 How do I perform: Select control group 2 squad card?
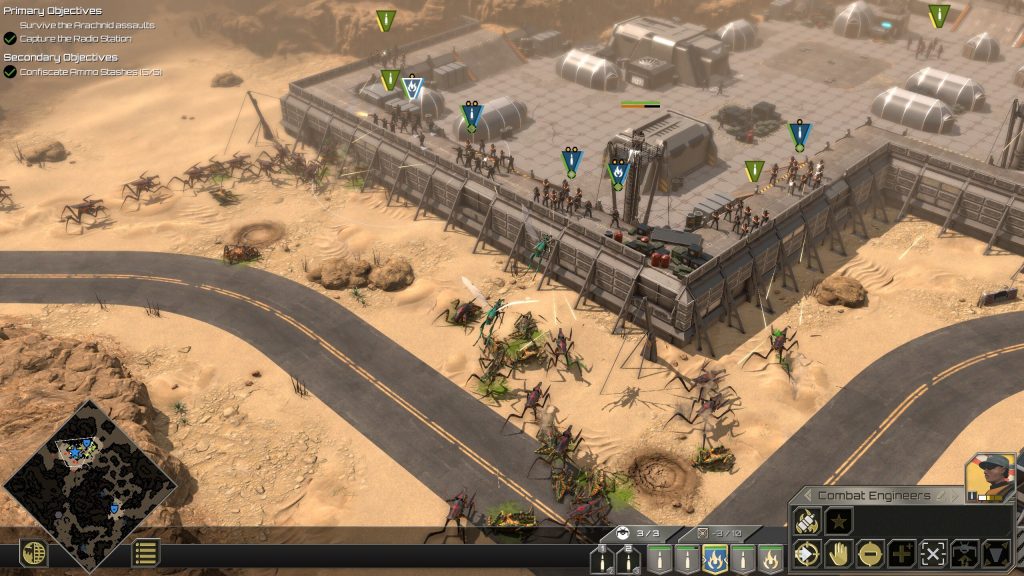[630, 558]
